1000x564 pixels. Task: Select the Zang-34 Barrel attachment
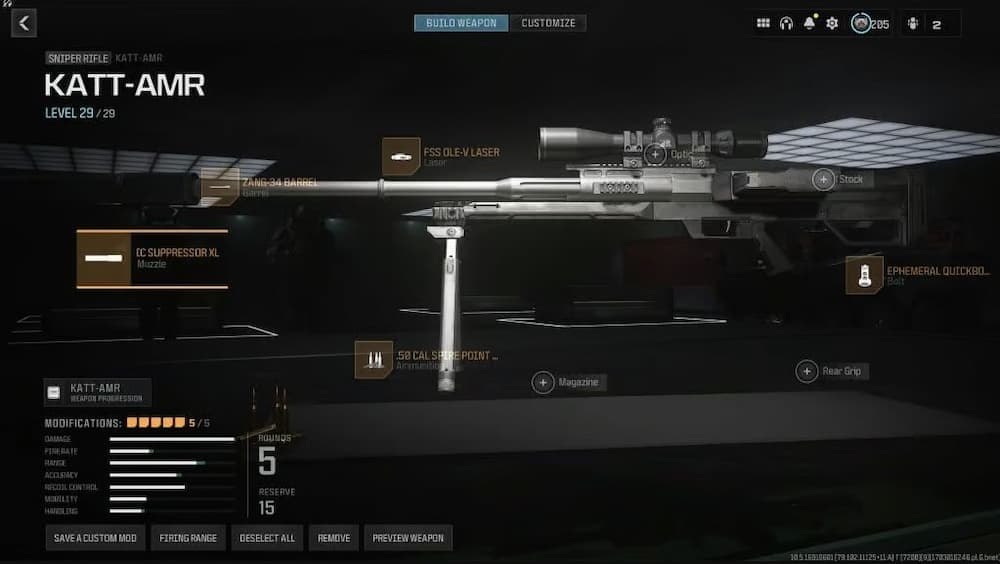[220, 187]
